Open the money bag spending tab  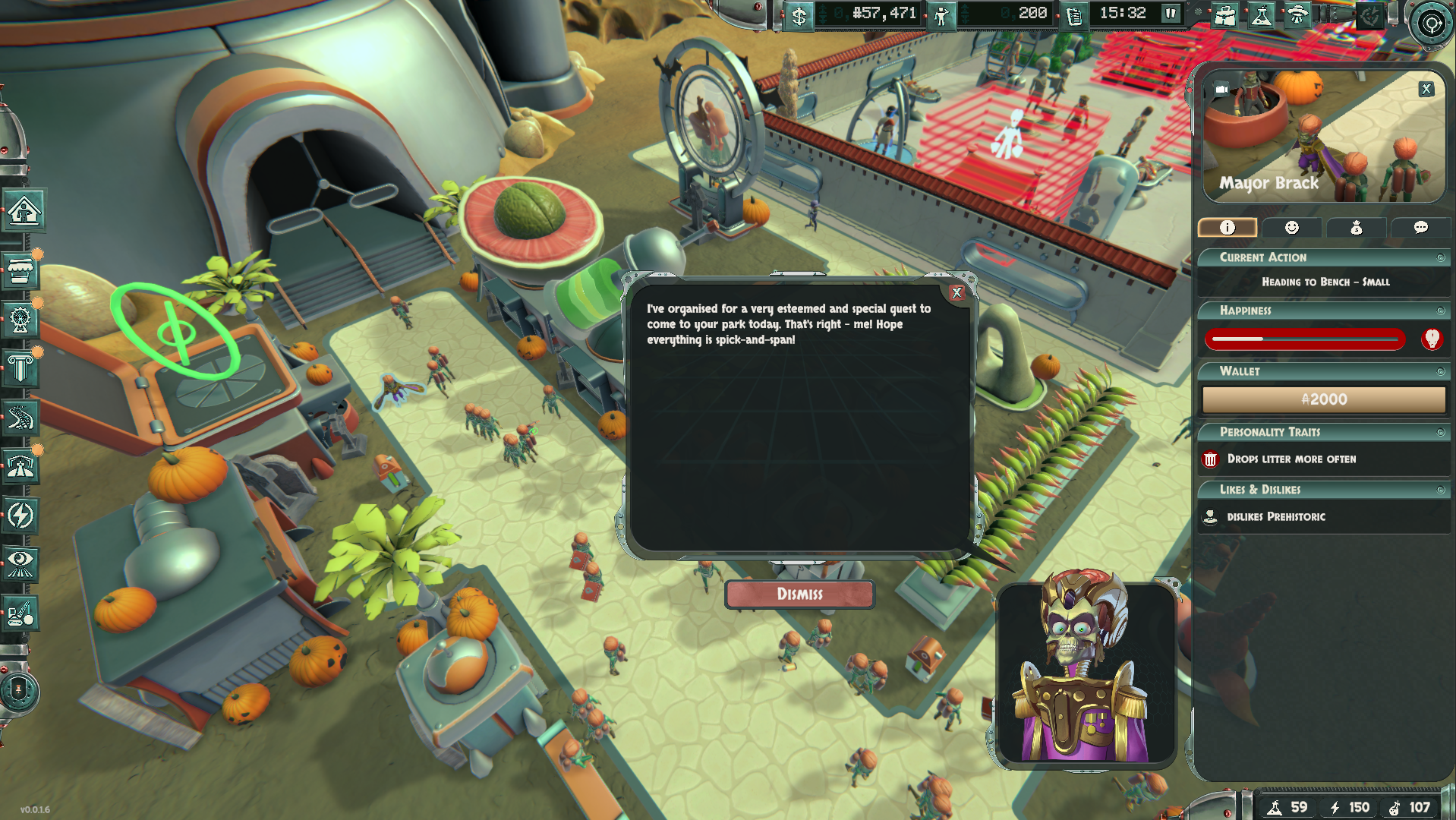tap(1356, 227)
